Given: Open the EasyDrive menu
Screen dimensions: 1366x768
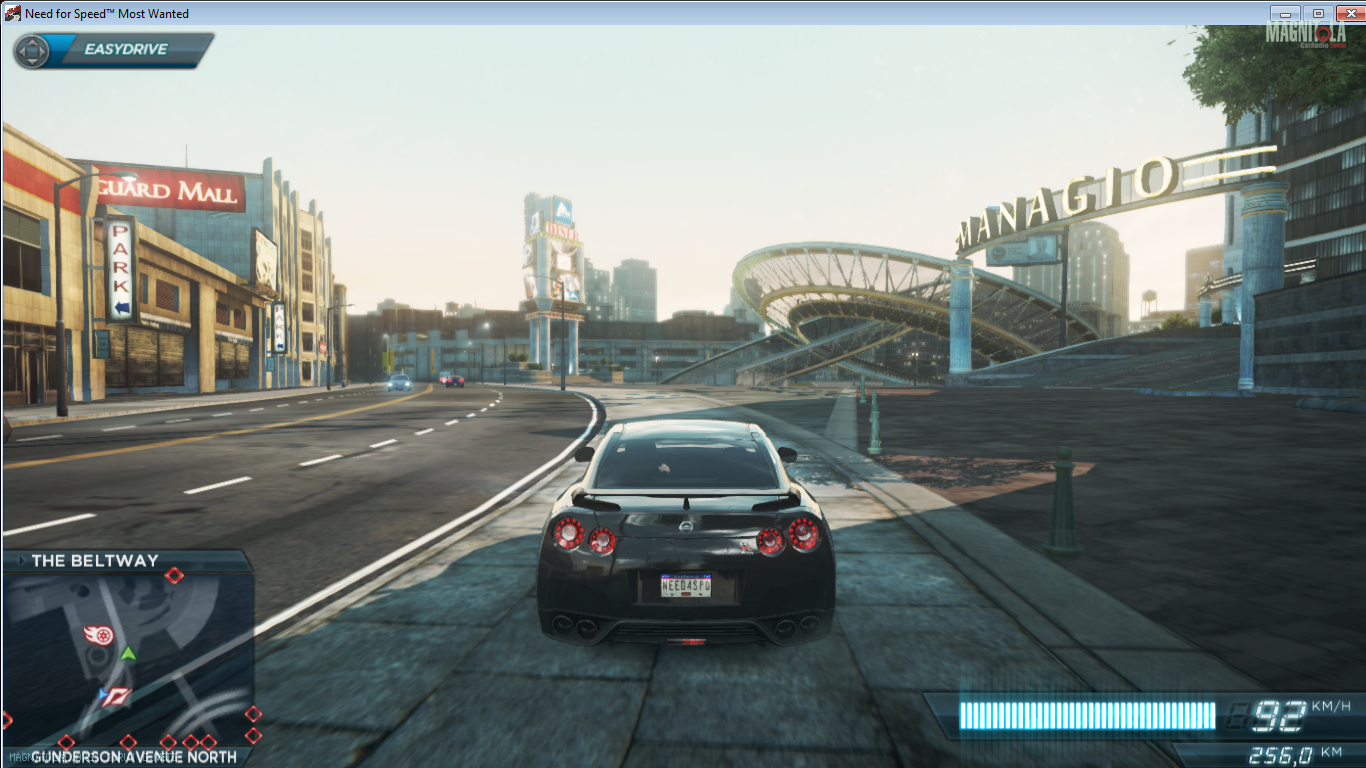Looking at the screenshot, I should [113, 50].
